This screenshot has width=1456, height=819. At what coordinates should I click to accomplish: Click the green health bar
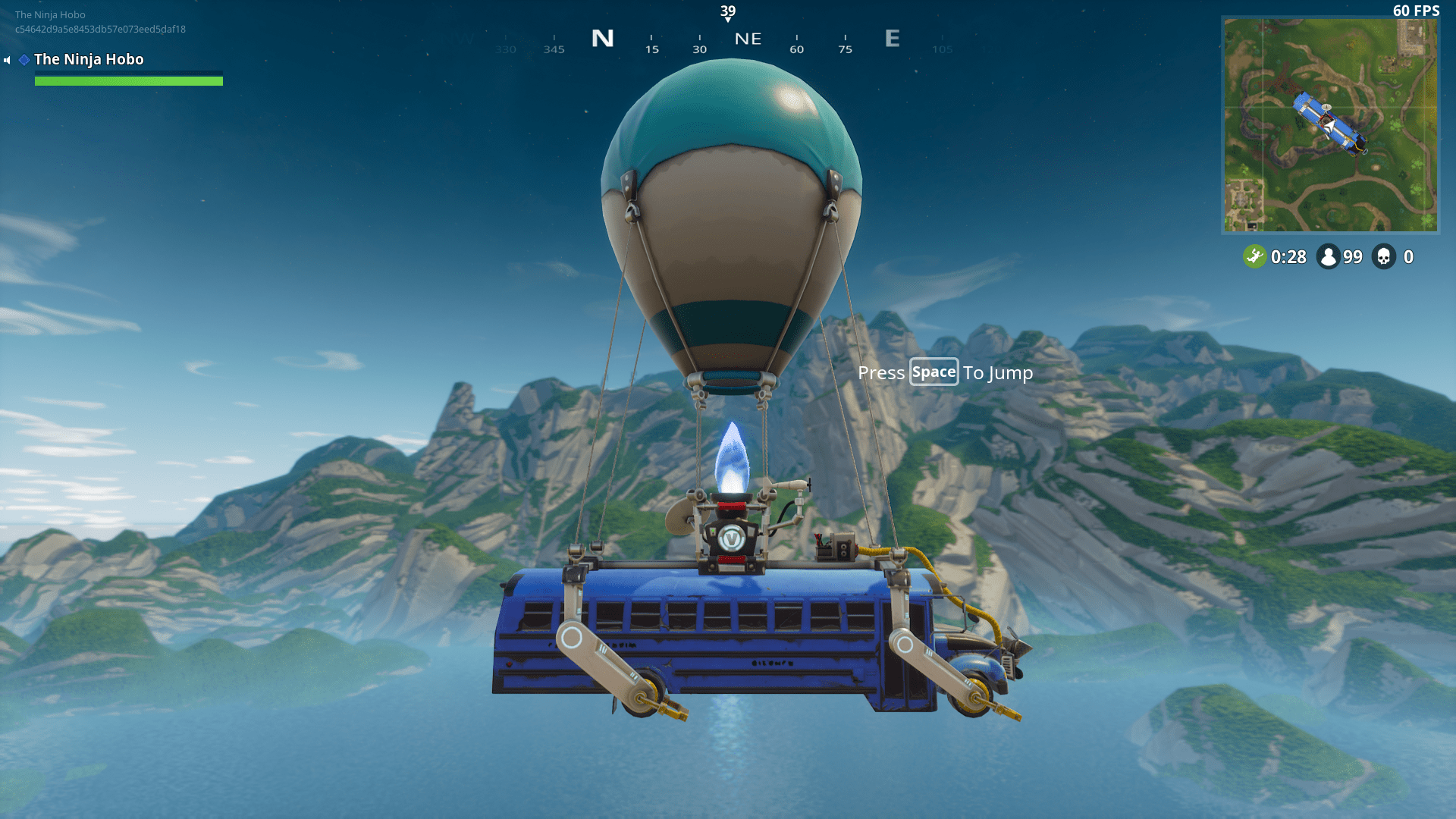tap(129, 80)
